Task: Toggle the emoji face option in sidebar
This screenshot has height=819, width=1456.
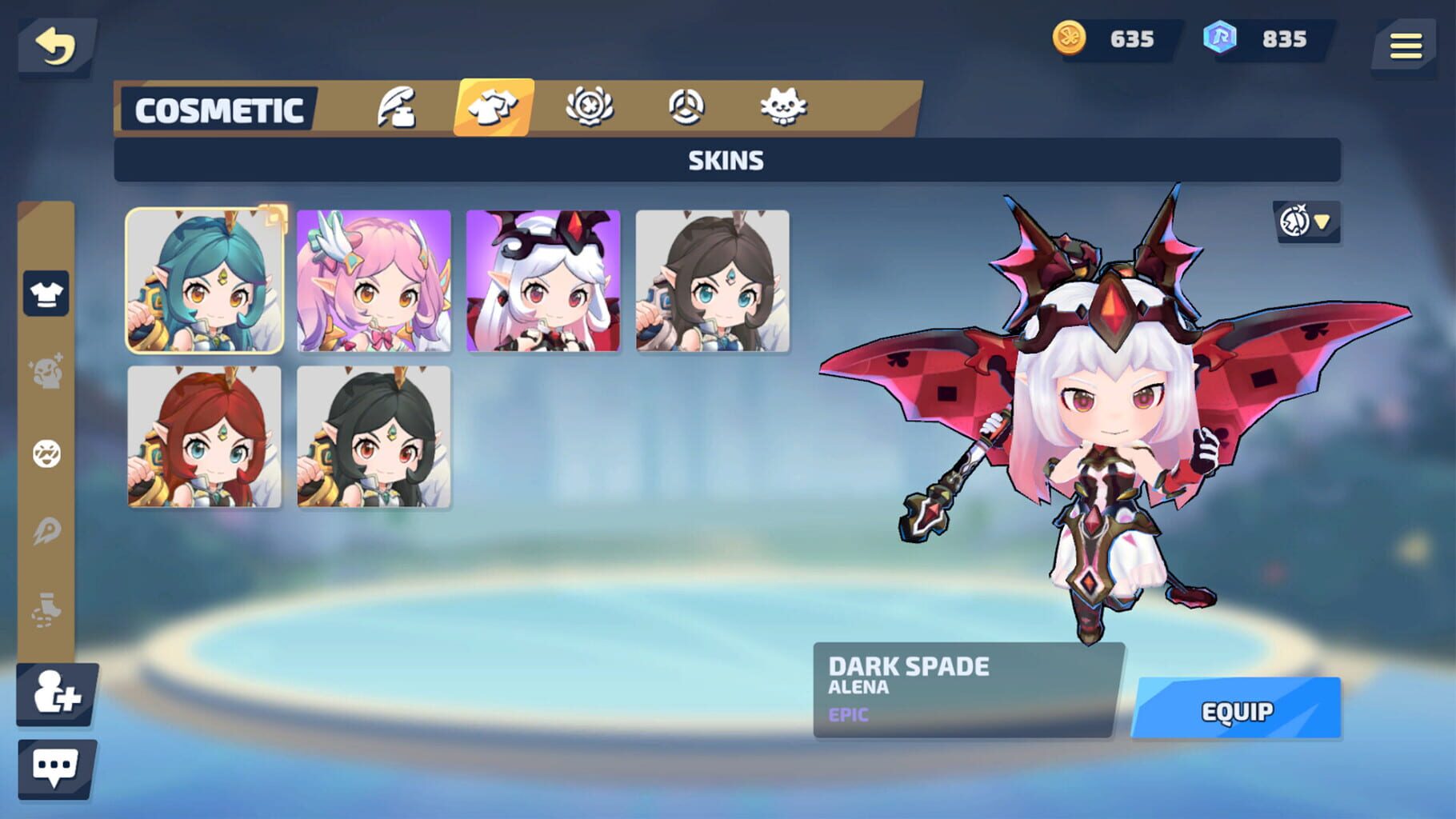Action: tap(46, 452)
